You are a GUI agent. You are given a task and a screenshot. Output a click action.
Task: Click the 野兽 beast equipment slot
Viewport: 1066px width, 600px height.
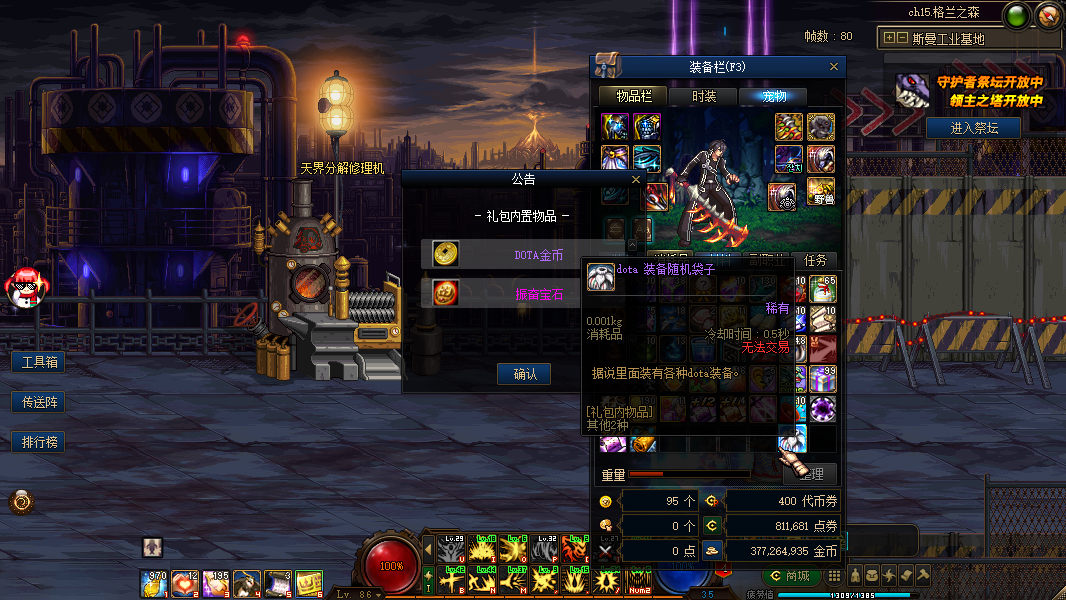821,192
